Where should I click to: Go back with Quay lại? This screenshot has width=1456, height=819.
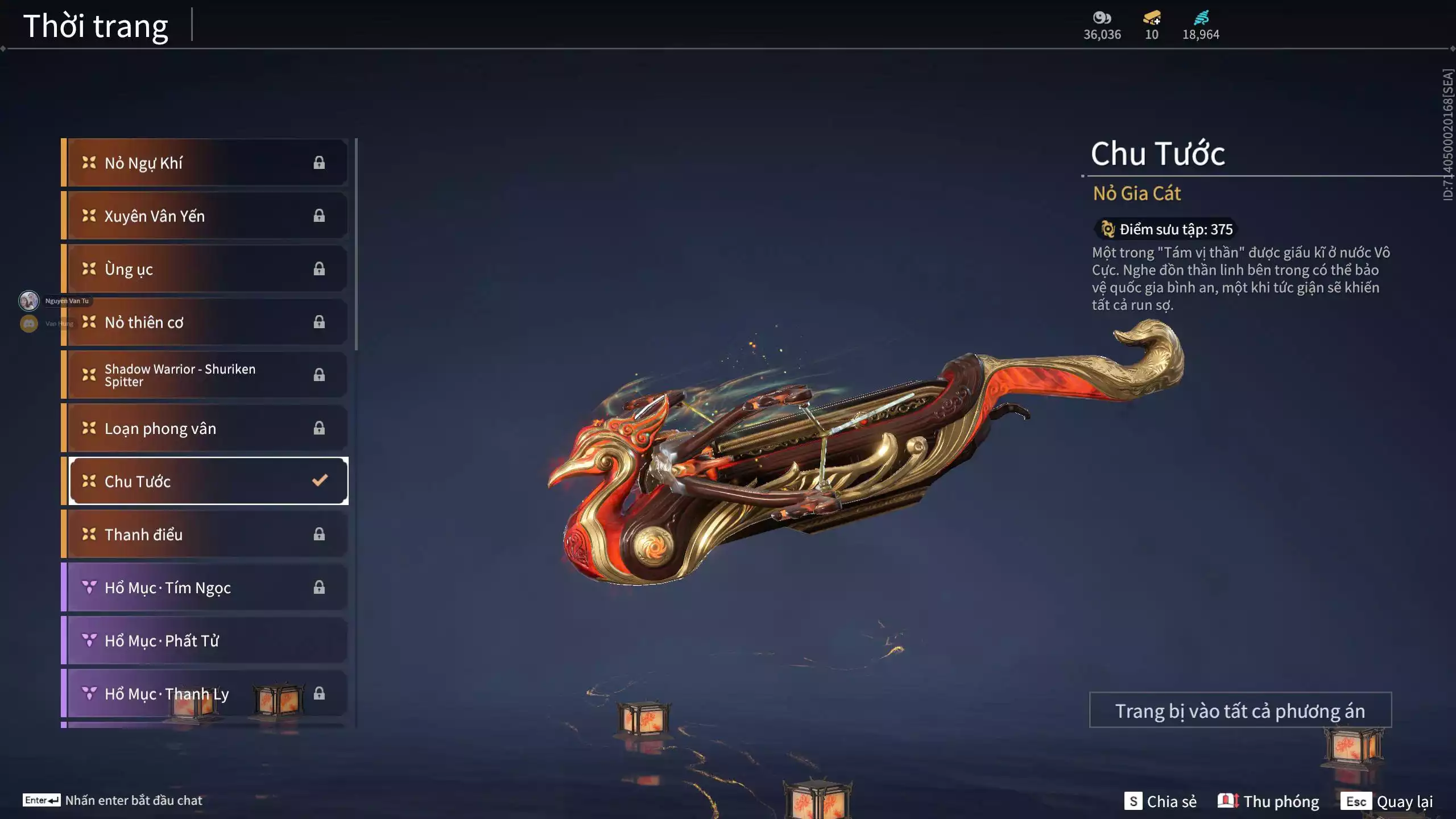tap(1387, 801)
